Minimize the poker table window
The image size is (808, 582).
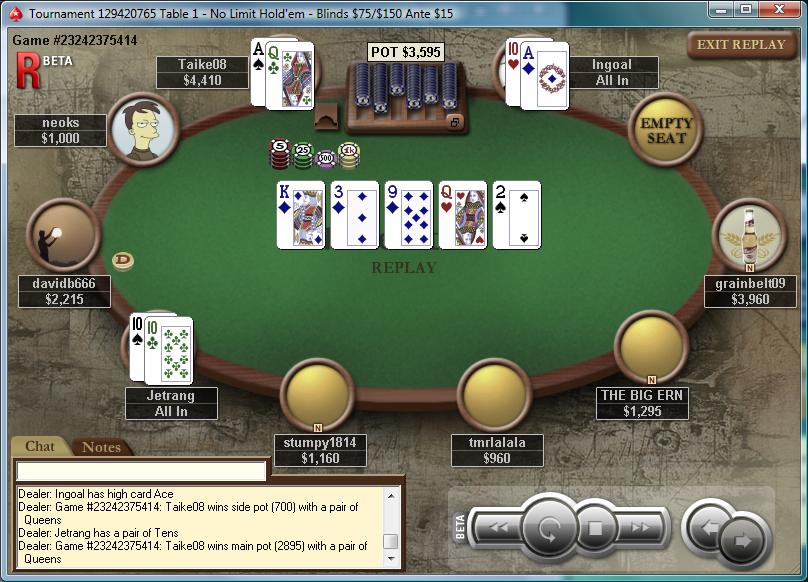[720, 9]
